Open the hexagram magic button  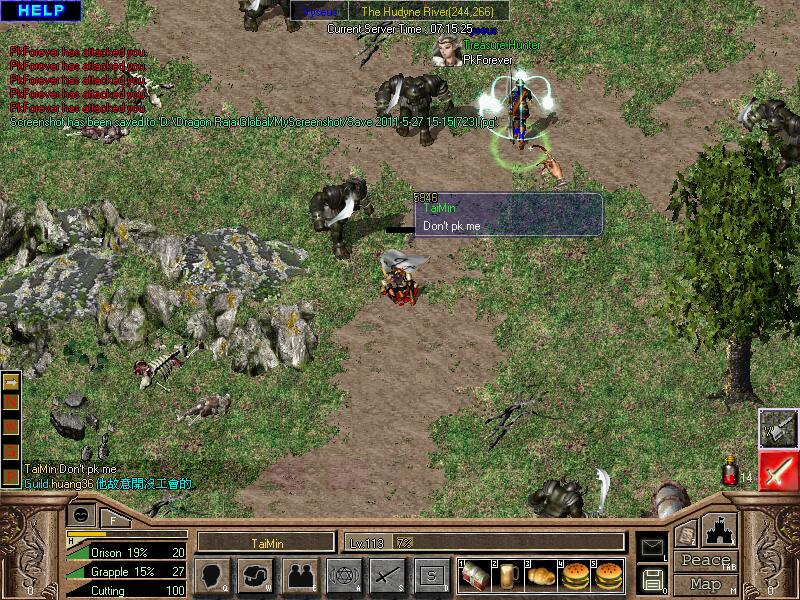pyautogui.click(x=343, y=575)
